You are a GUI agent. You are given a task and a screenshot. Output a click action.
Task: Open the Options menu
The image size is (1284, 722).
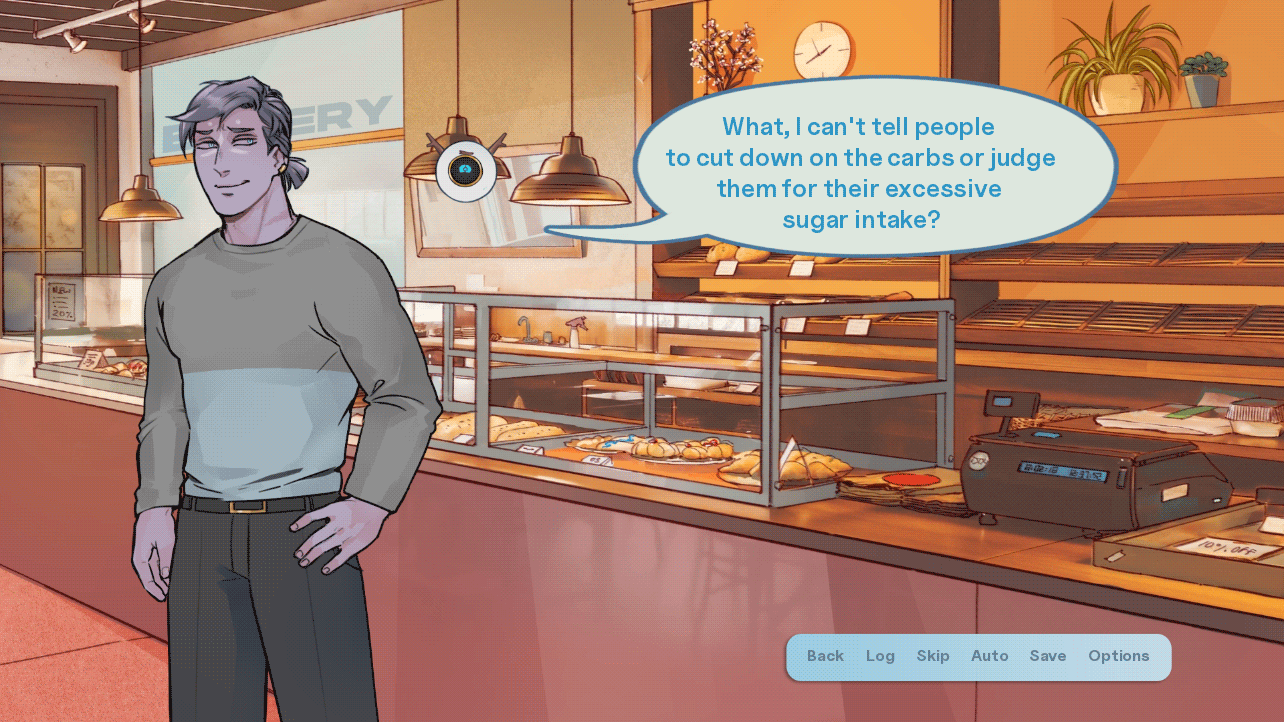pyautogui.click(x=1119, y=656)
